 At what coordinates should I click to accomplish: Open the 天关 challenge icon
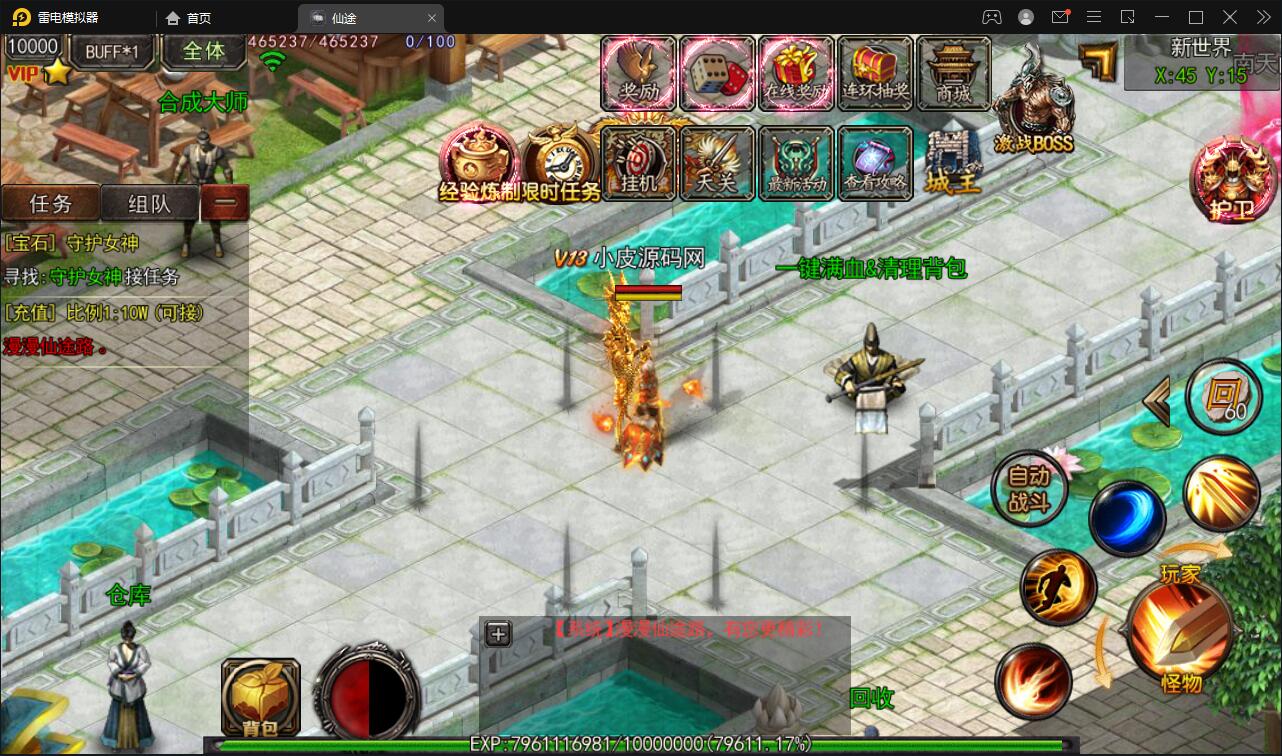pyautogui.click(x=717, y=163)
